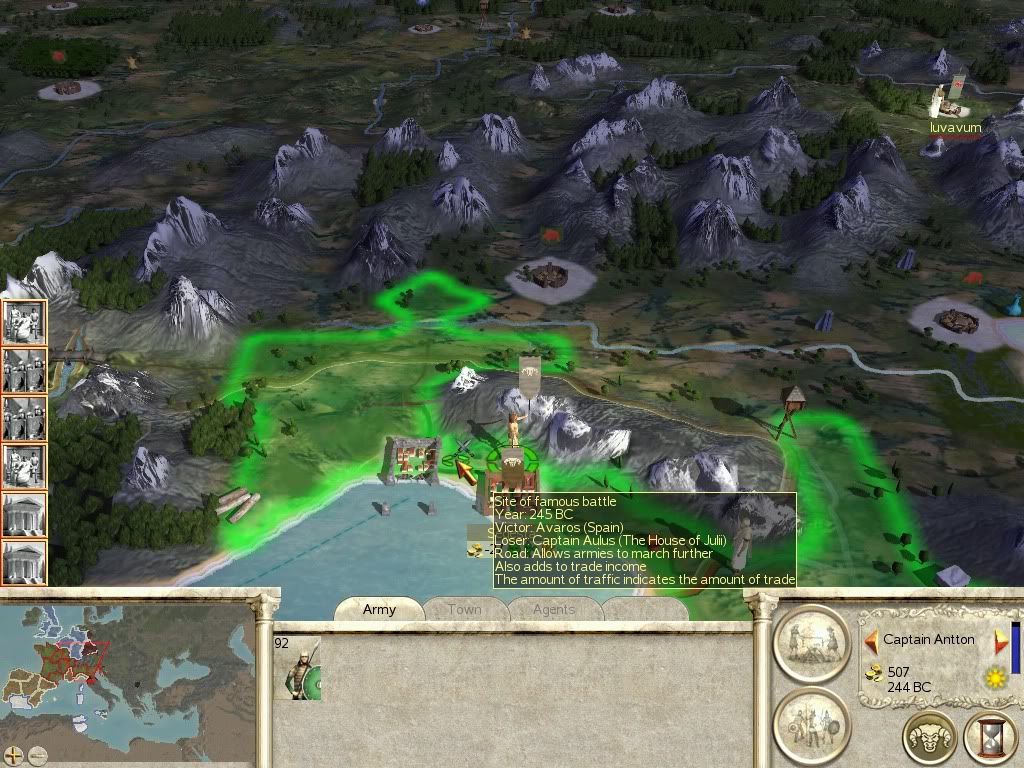Go to next character with right arrow

998,639
